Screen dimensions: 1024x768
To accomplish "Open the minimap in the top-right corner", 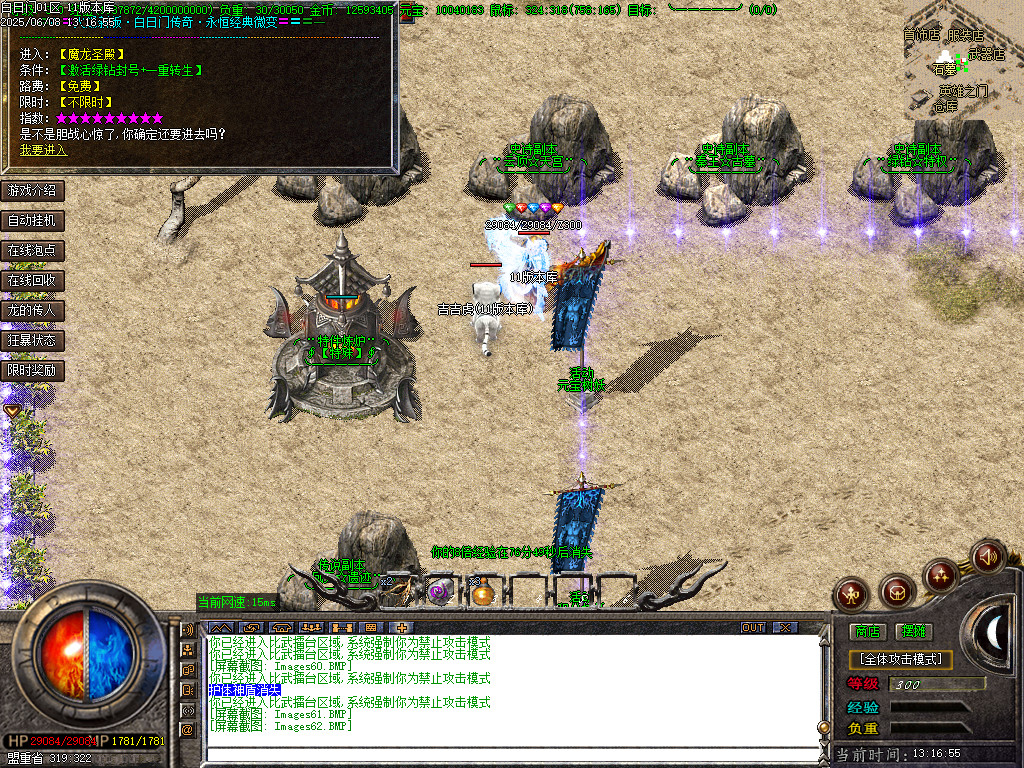I will pos(958,58).
